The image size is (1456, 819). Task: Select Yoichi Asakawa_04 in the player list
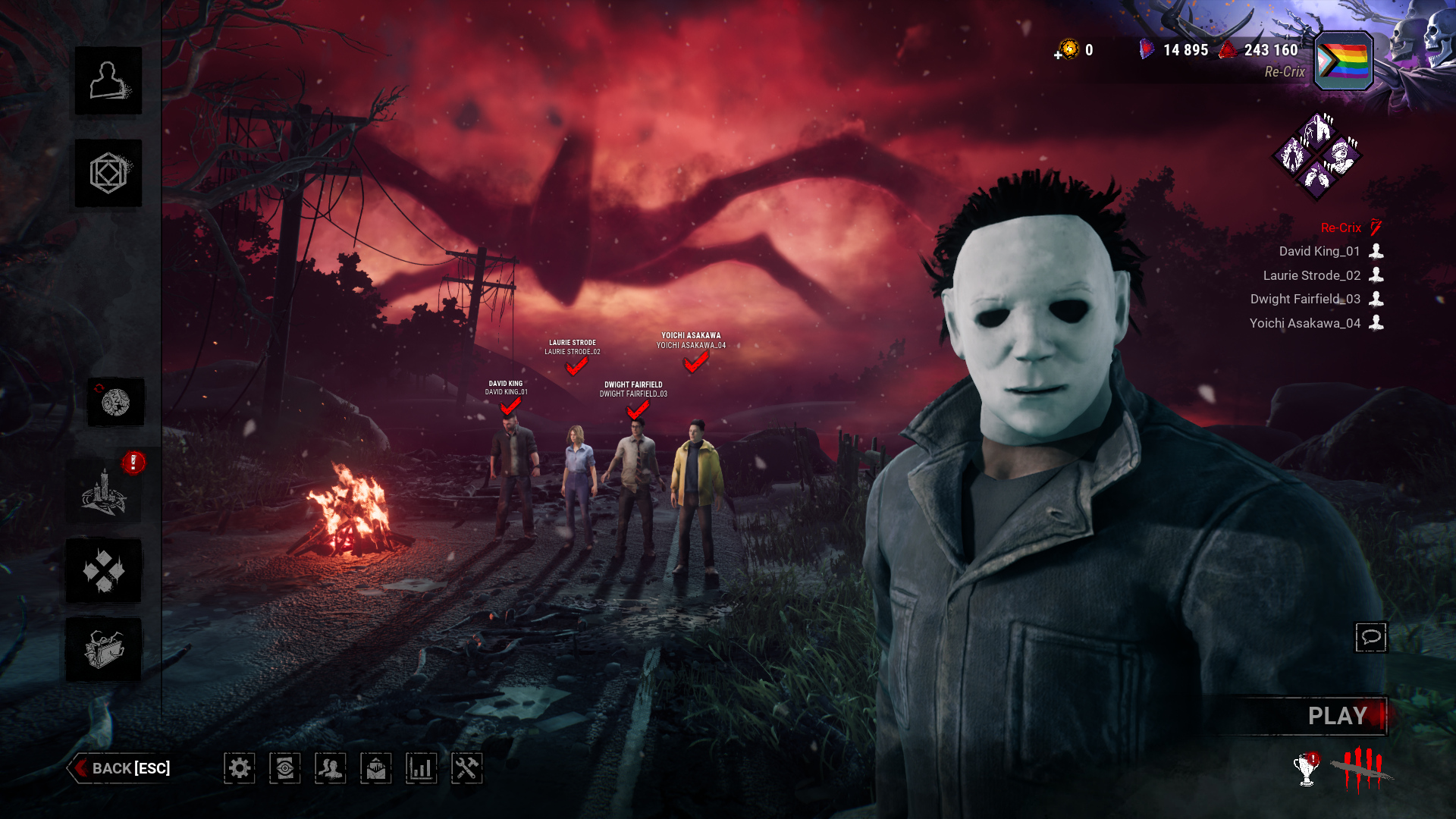(x=1304, y=323)
